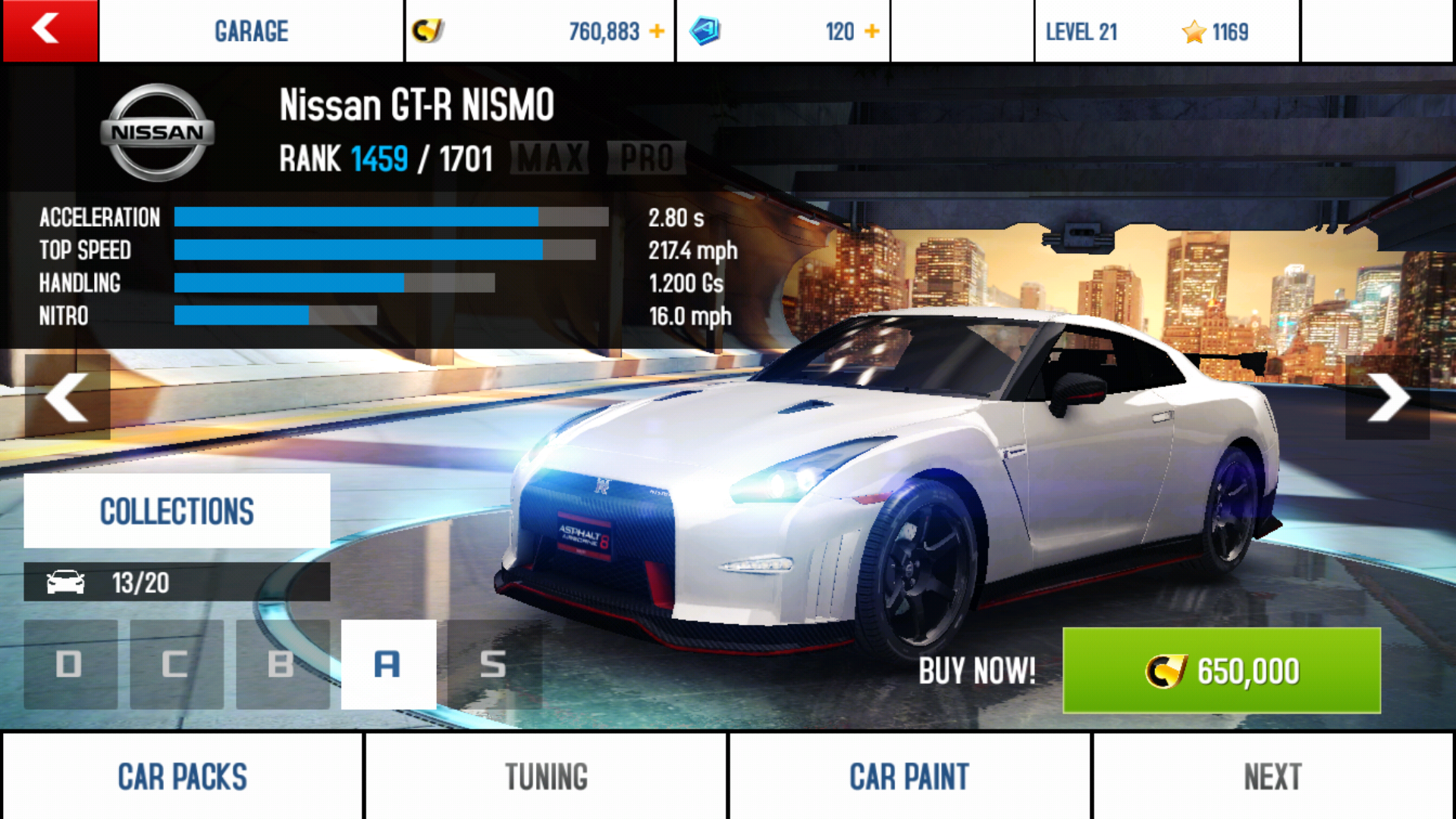The image size is (1456, 819).
Task: Switch to class B cars
Action: point(282,664)
